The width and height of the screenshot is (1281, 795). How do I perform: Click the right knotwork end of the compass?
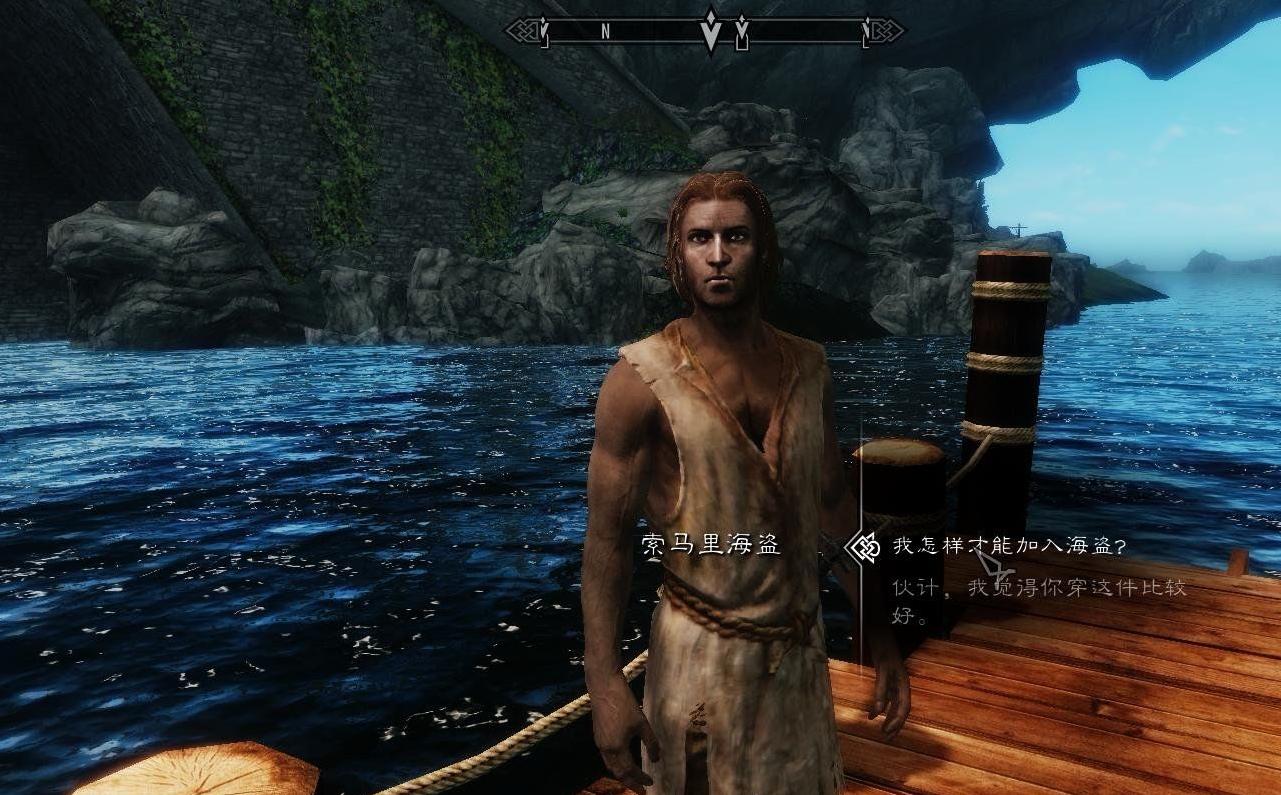pyautogui.click(x=888, y=28)
